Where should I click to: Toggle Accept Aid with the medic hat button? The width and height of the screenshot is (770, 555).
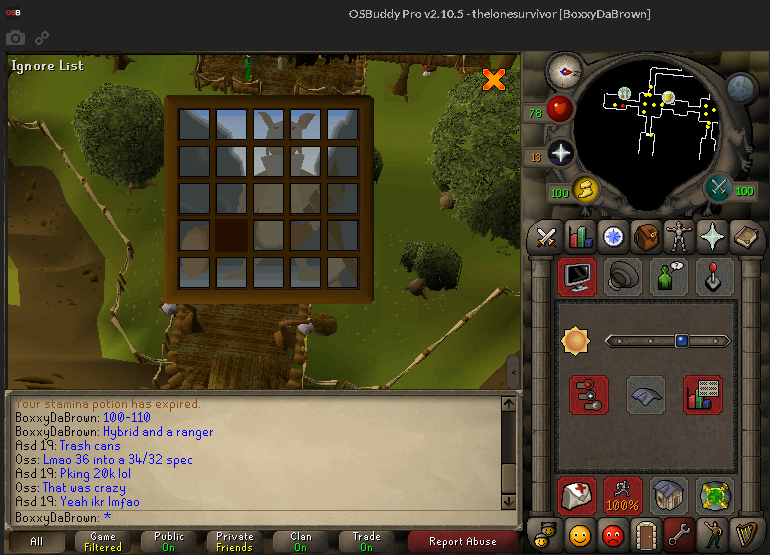[x=577, y=495]
